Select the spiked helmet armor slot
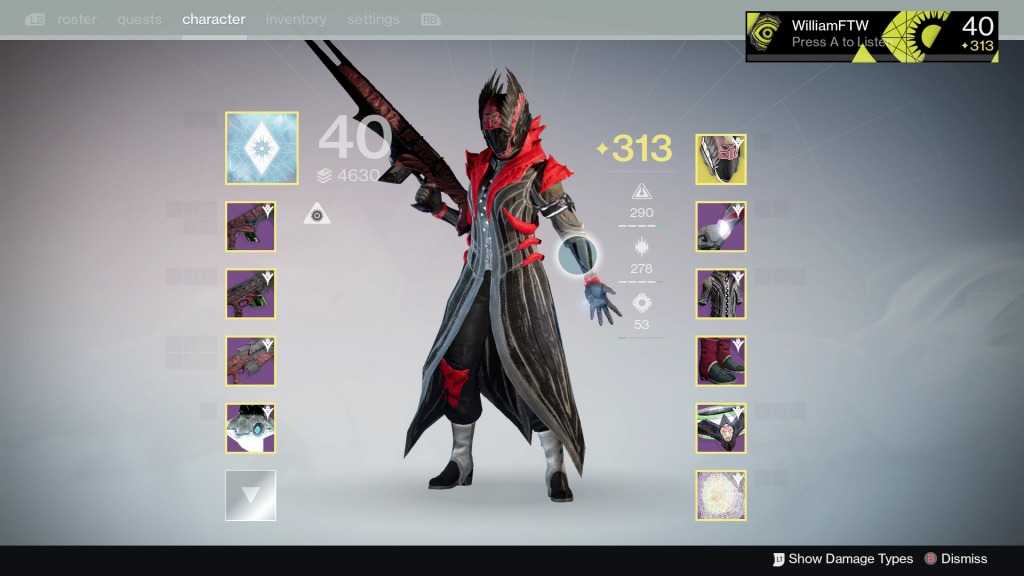The image size is (1024, 576). (x=721, y=160)
